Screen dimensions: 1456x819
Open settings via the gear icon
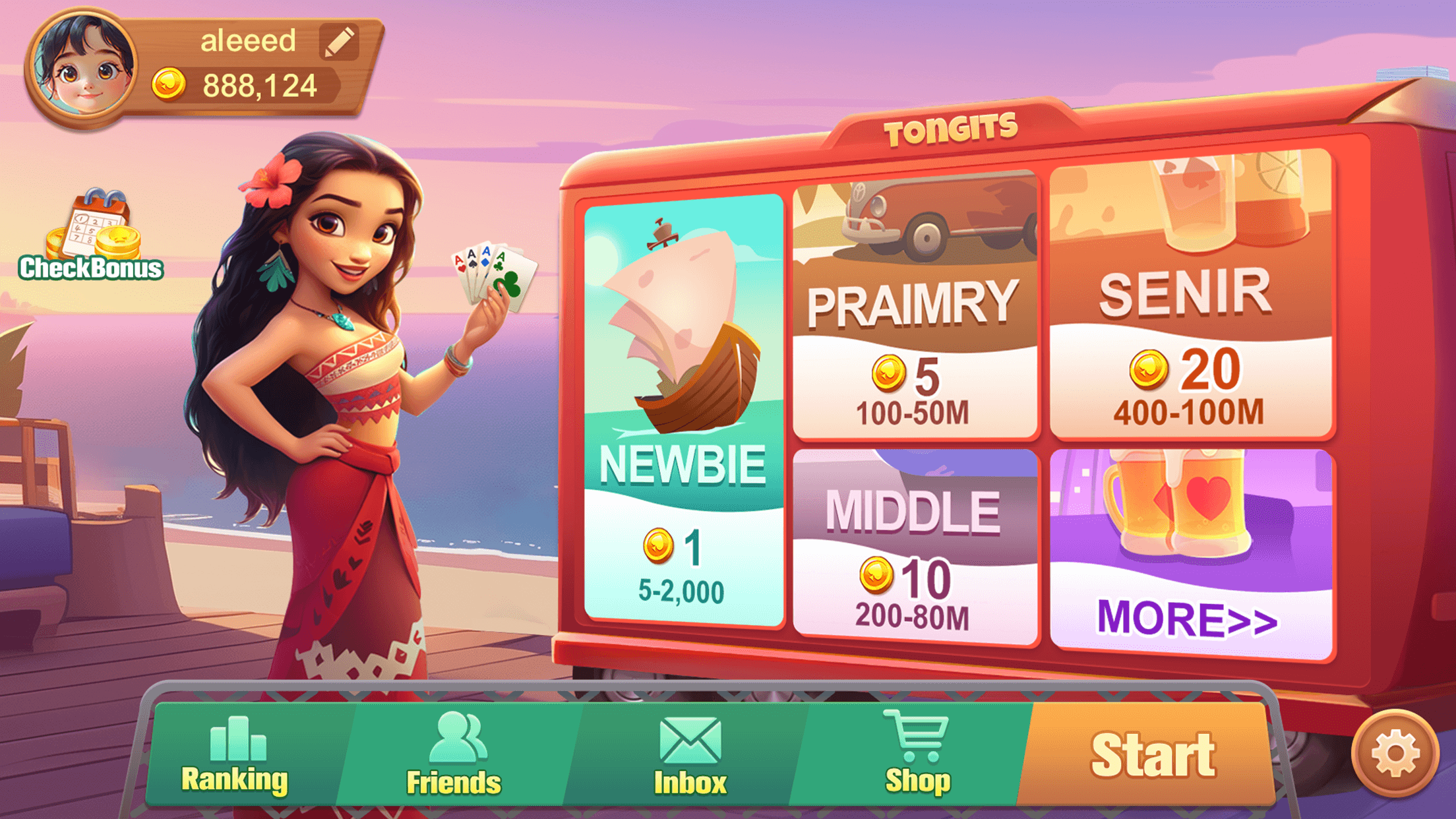click(1395, 753)
